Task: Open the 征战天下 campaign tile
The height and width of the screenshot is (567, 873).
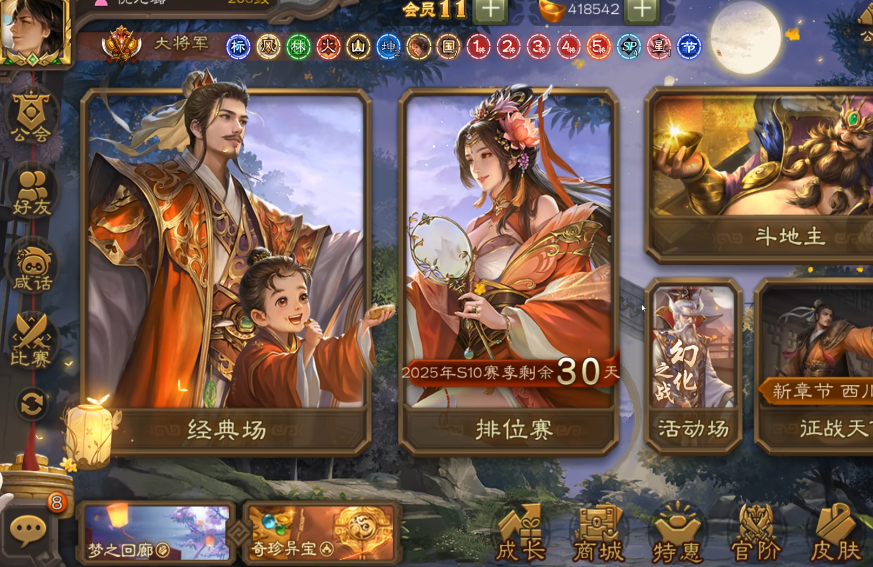Action: [815, 366]
